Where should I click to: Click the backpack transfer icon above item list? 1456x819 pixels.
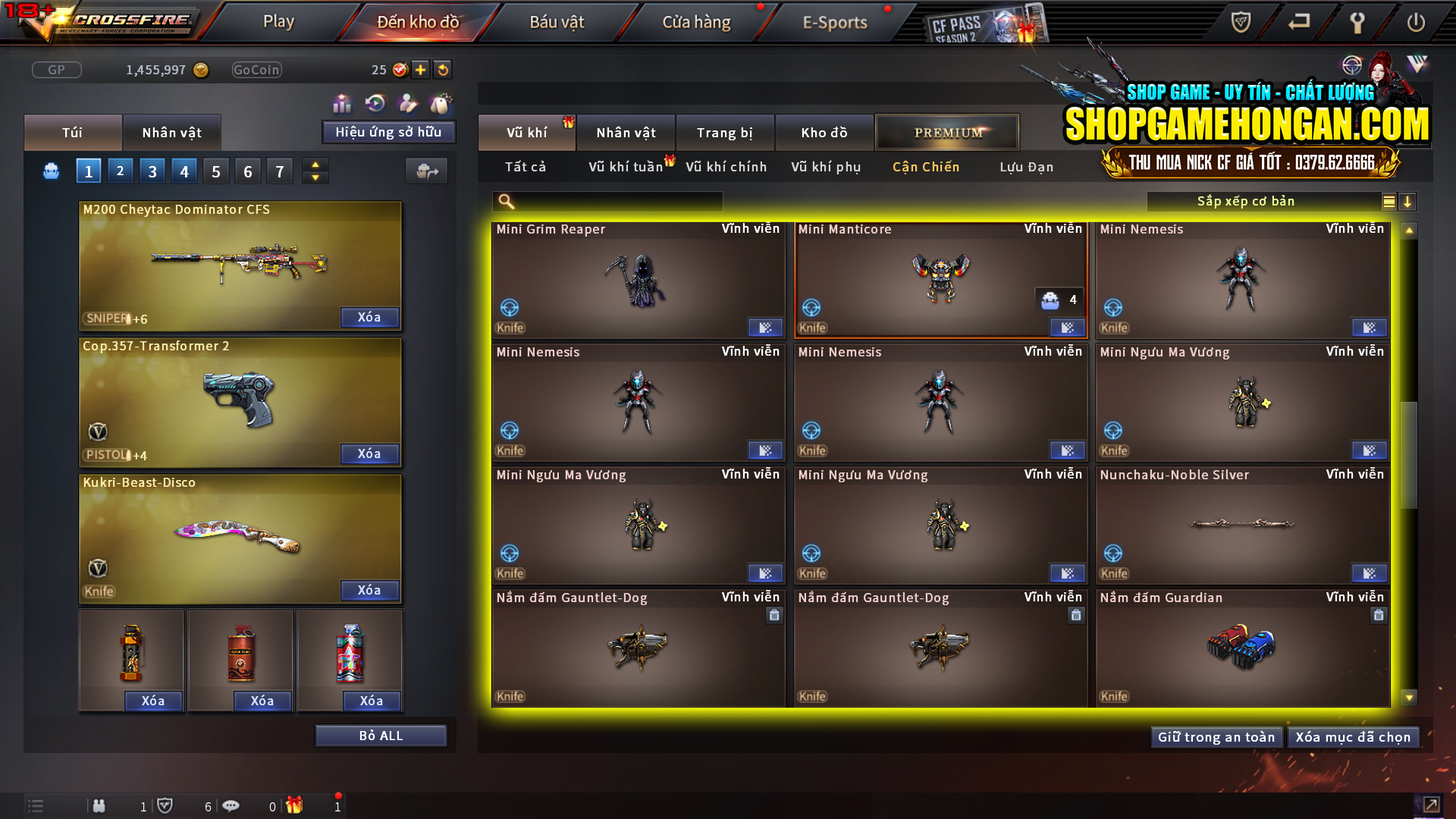click(x=426, y=171)
